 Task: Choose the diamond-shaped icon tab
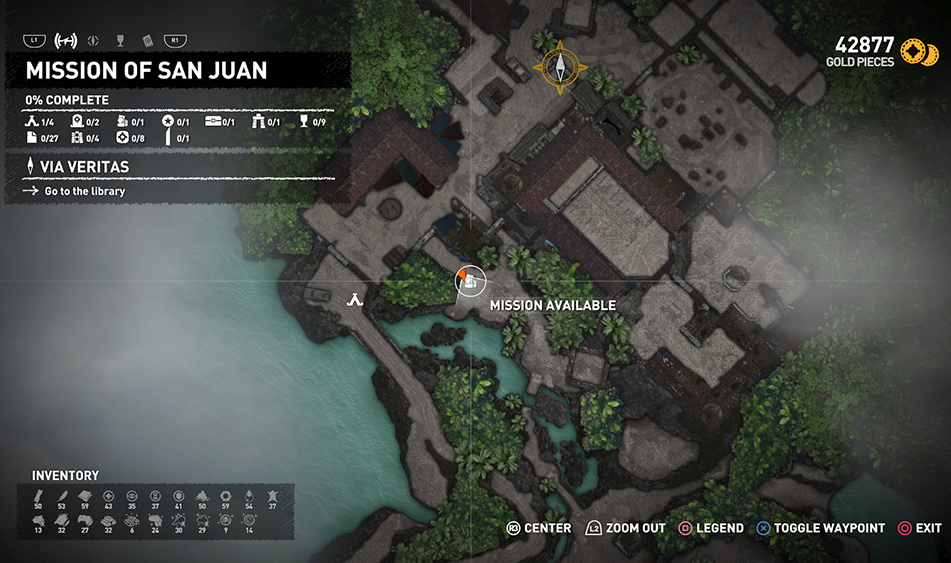click(94, 41)
